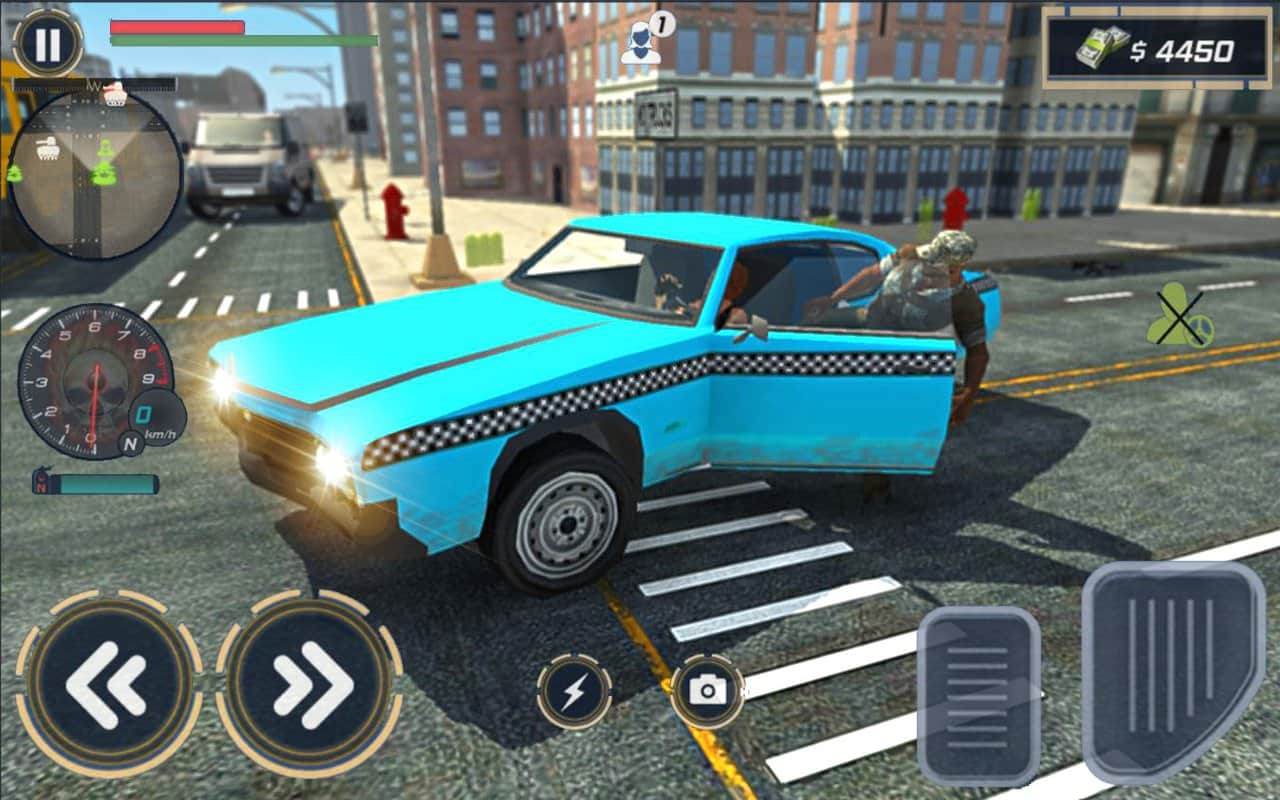Tap the tank icon on the minimap
This screenshot has width=1280, height=800.
[x=49, y=148]
